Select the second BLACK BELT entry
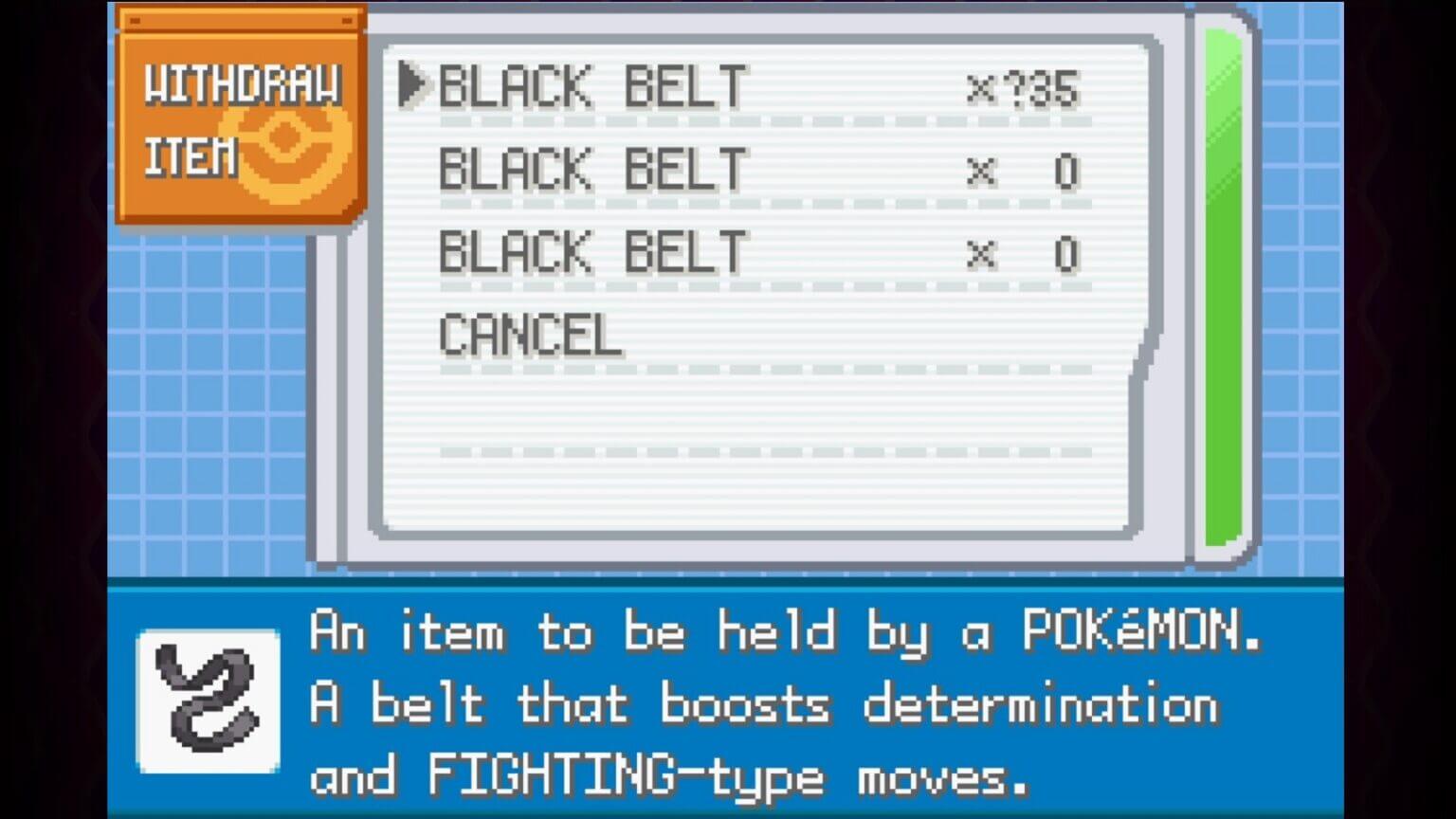1456x819 pixels. point(592,171)
